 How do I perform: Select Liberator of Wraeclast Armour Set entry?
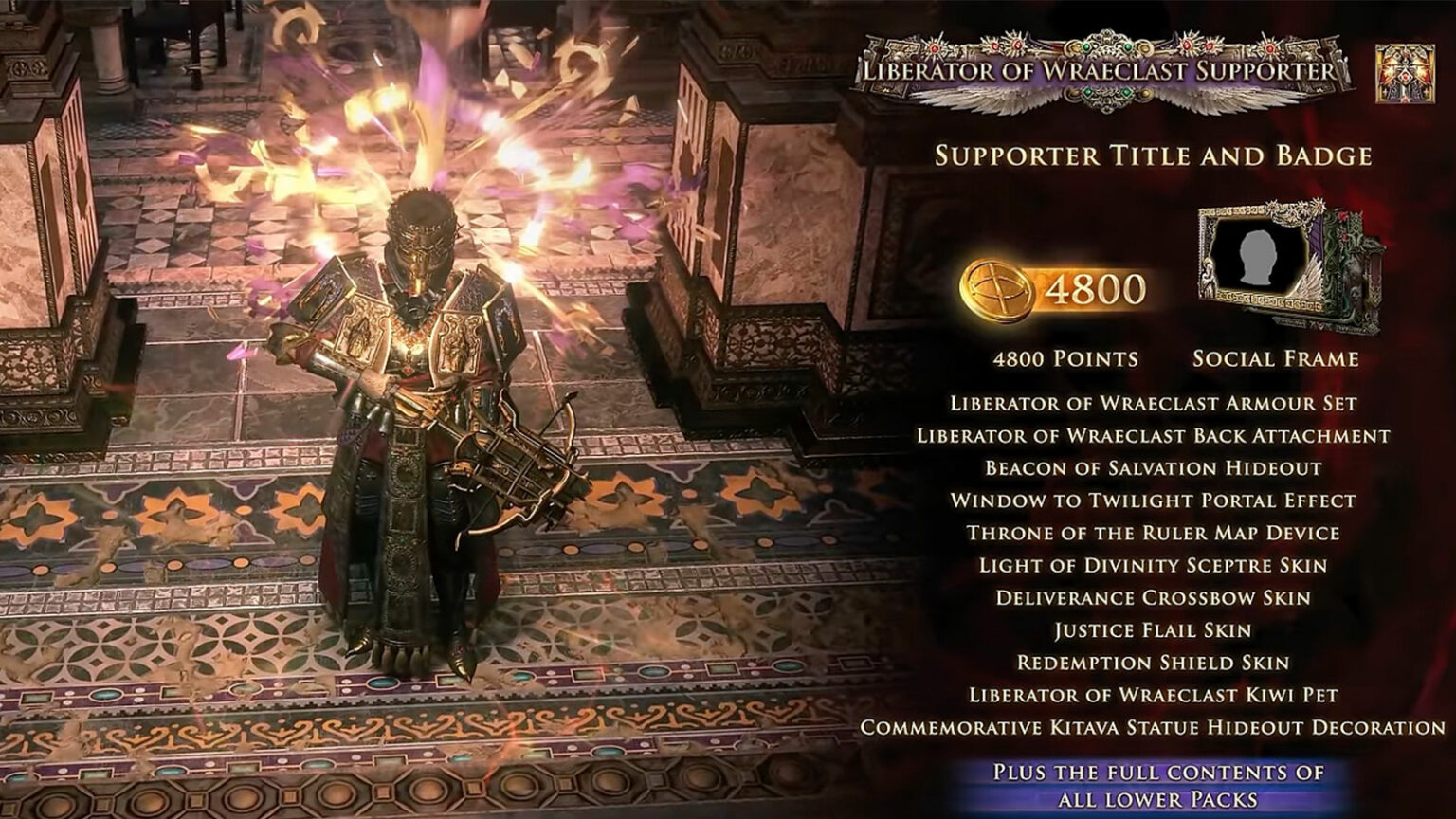1153,403
